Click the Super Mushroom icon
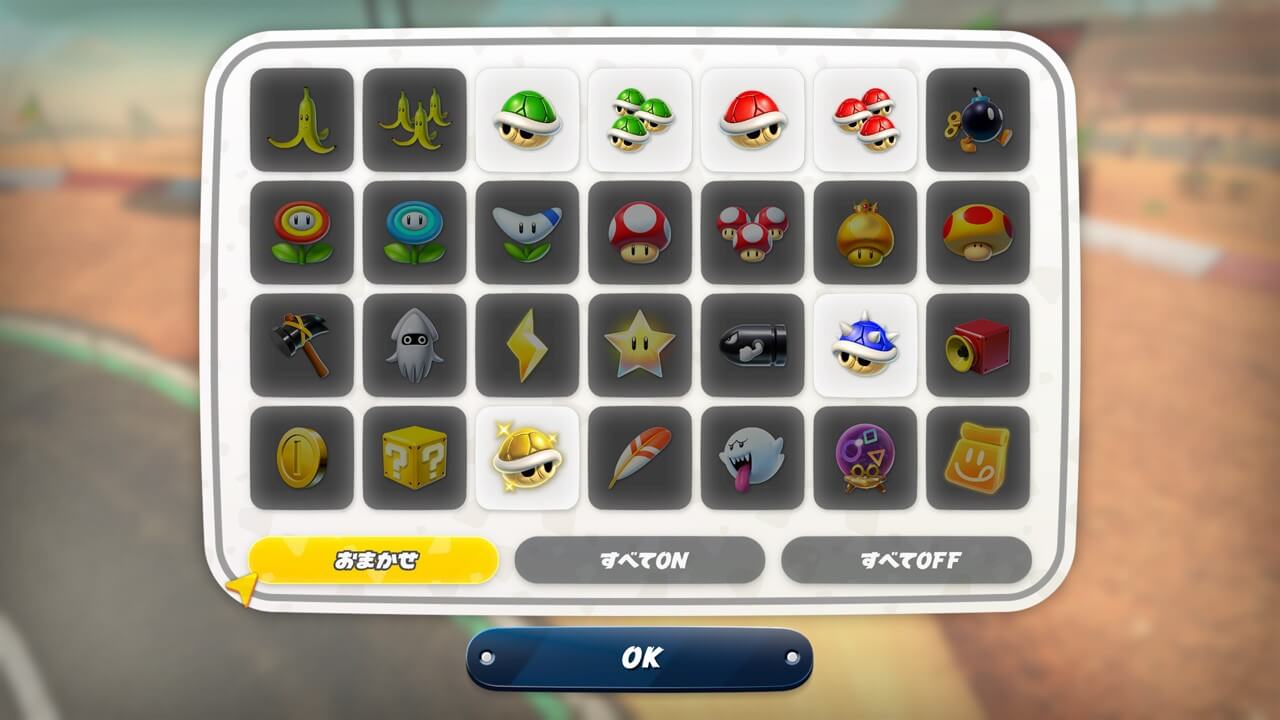Viewport: 1280px width, 720px height. pos(641,232)
